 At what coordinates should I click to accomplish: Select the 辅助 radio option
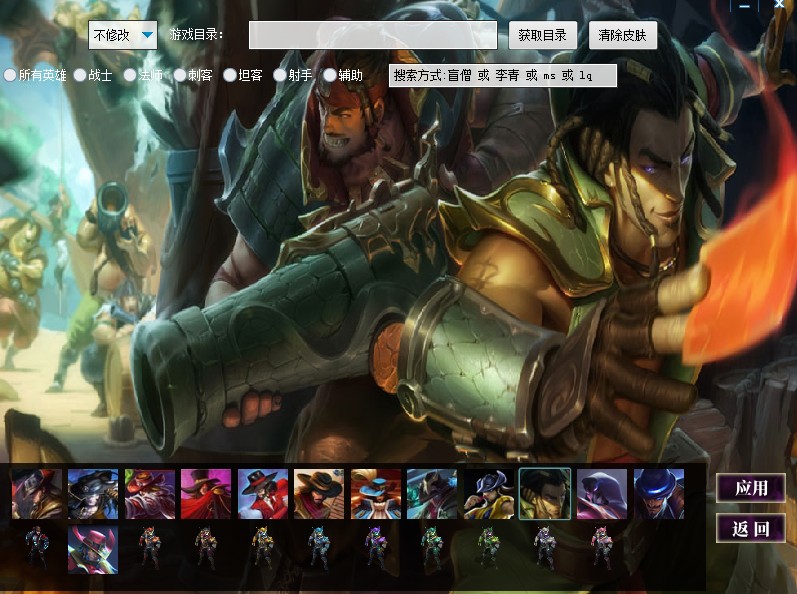click(330, 75)
